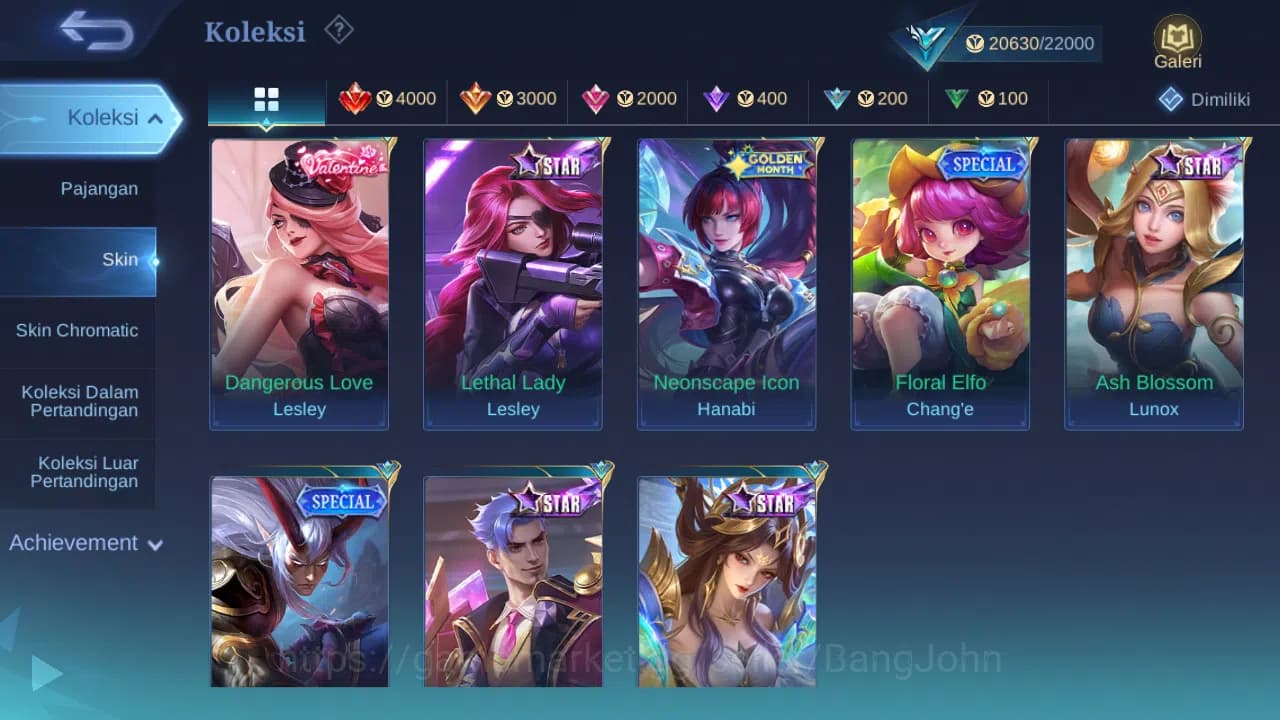Open the help question mark icon
Screen dimensions: 1280x720
coord(338,30)
